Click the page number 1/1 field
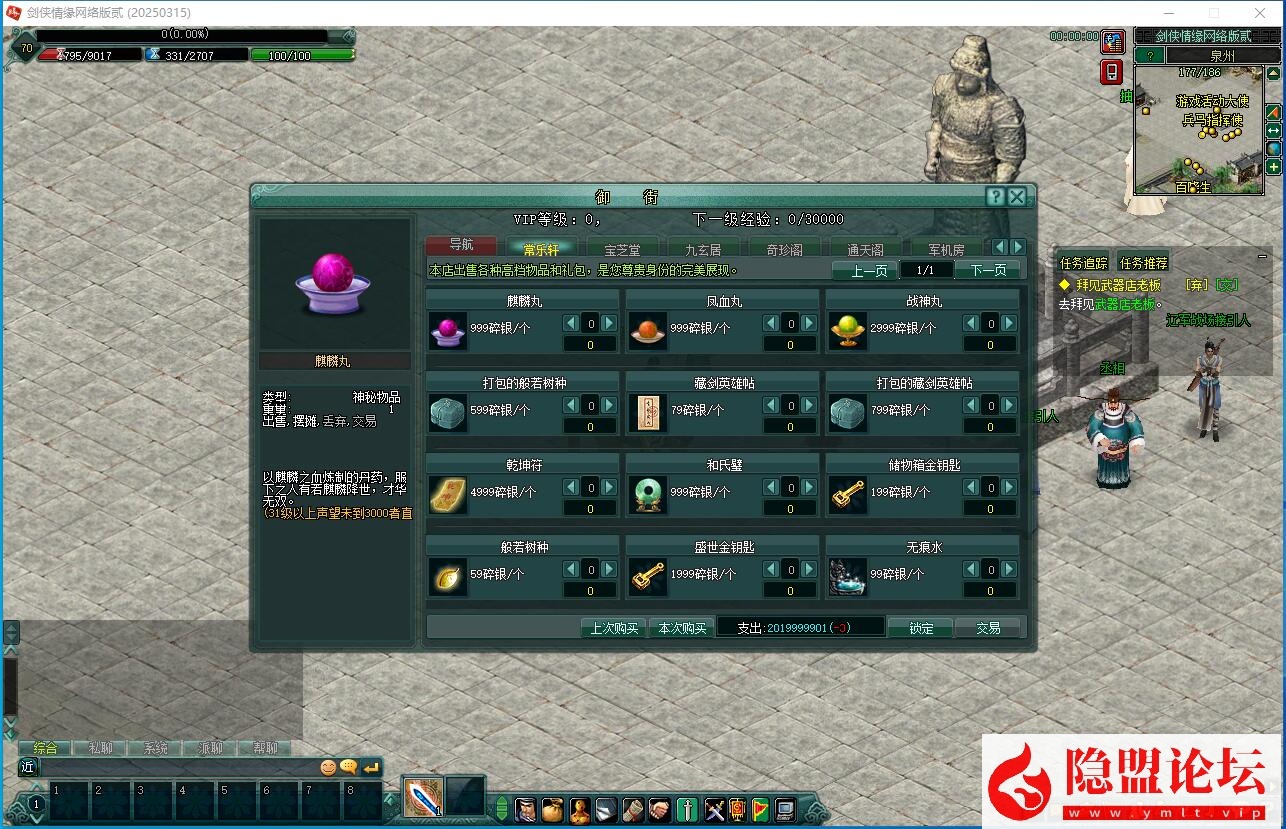 tap(926, 269)
